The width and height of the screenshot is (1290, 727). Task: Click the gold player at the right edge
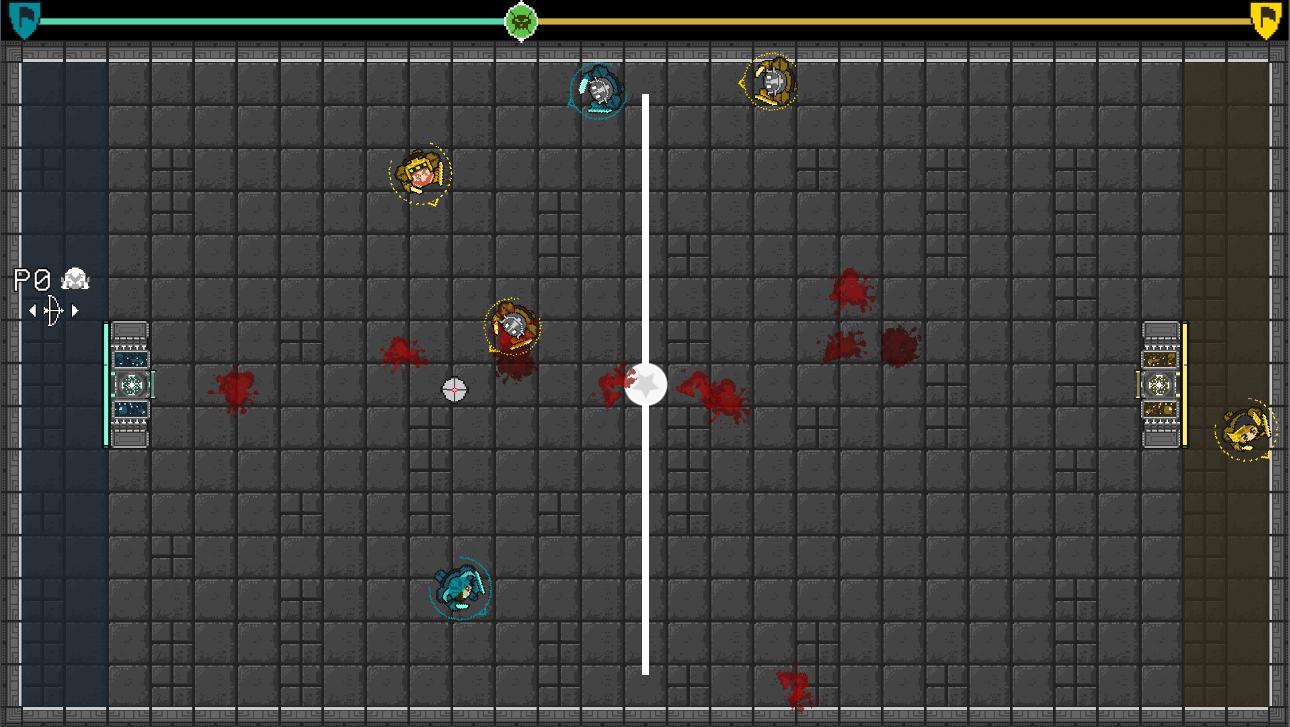pyautogui.click(x=1247, y=428)
